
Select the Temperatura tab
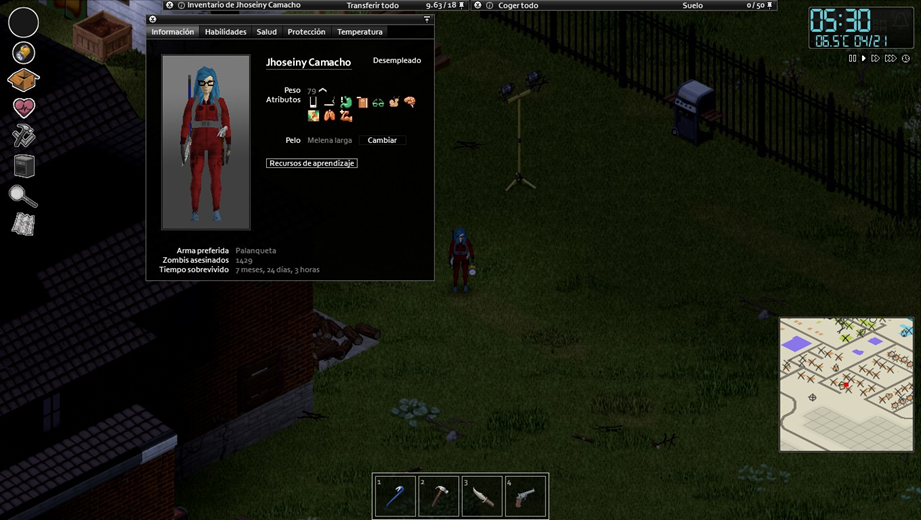coord(359,32)
